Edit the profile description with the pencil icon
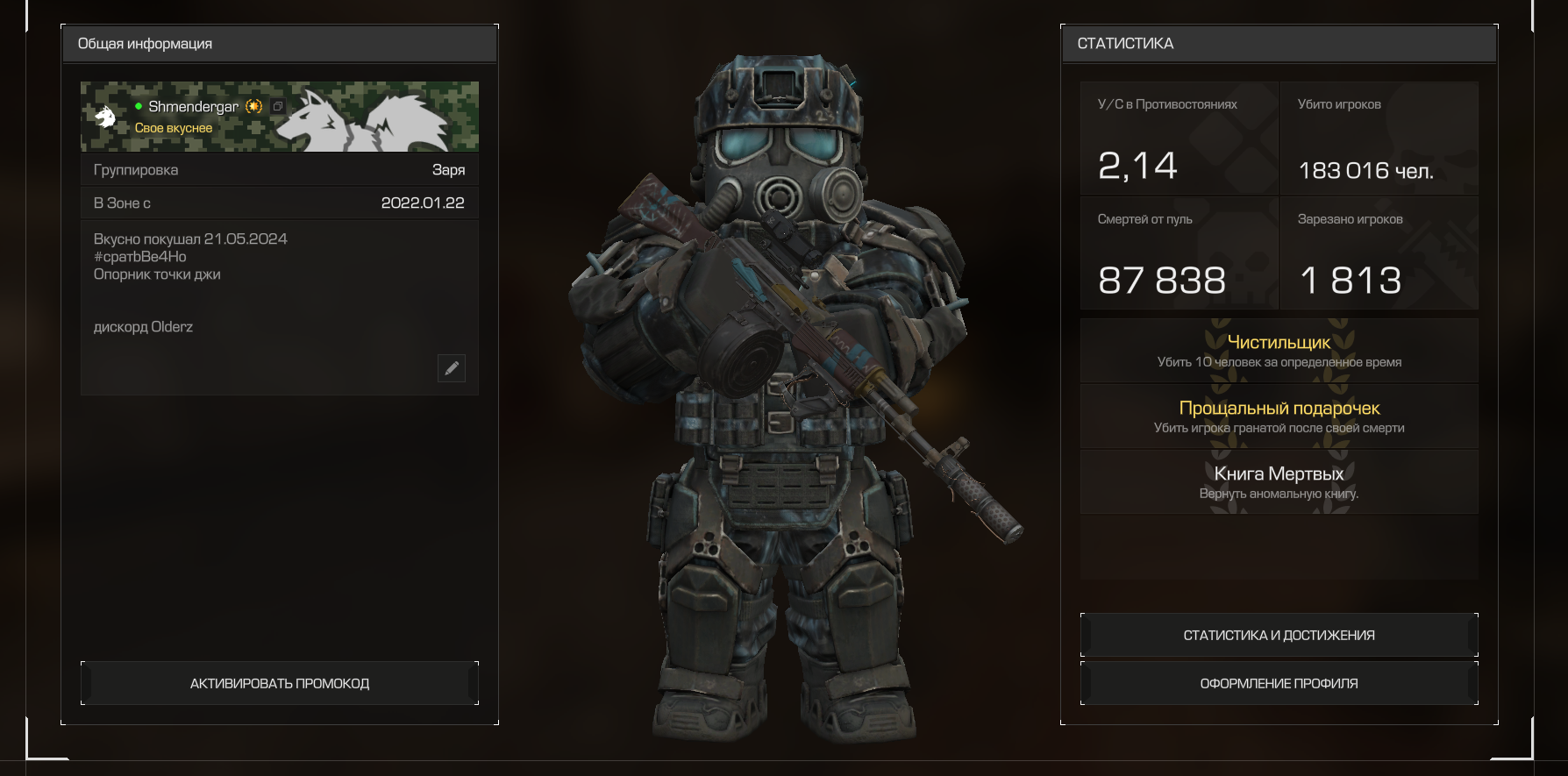The width and height of the screenshot is (1568, 776). [x=452, y=368]
